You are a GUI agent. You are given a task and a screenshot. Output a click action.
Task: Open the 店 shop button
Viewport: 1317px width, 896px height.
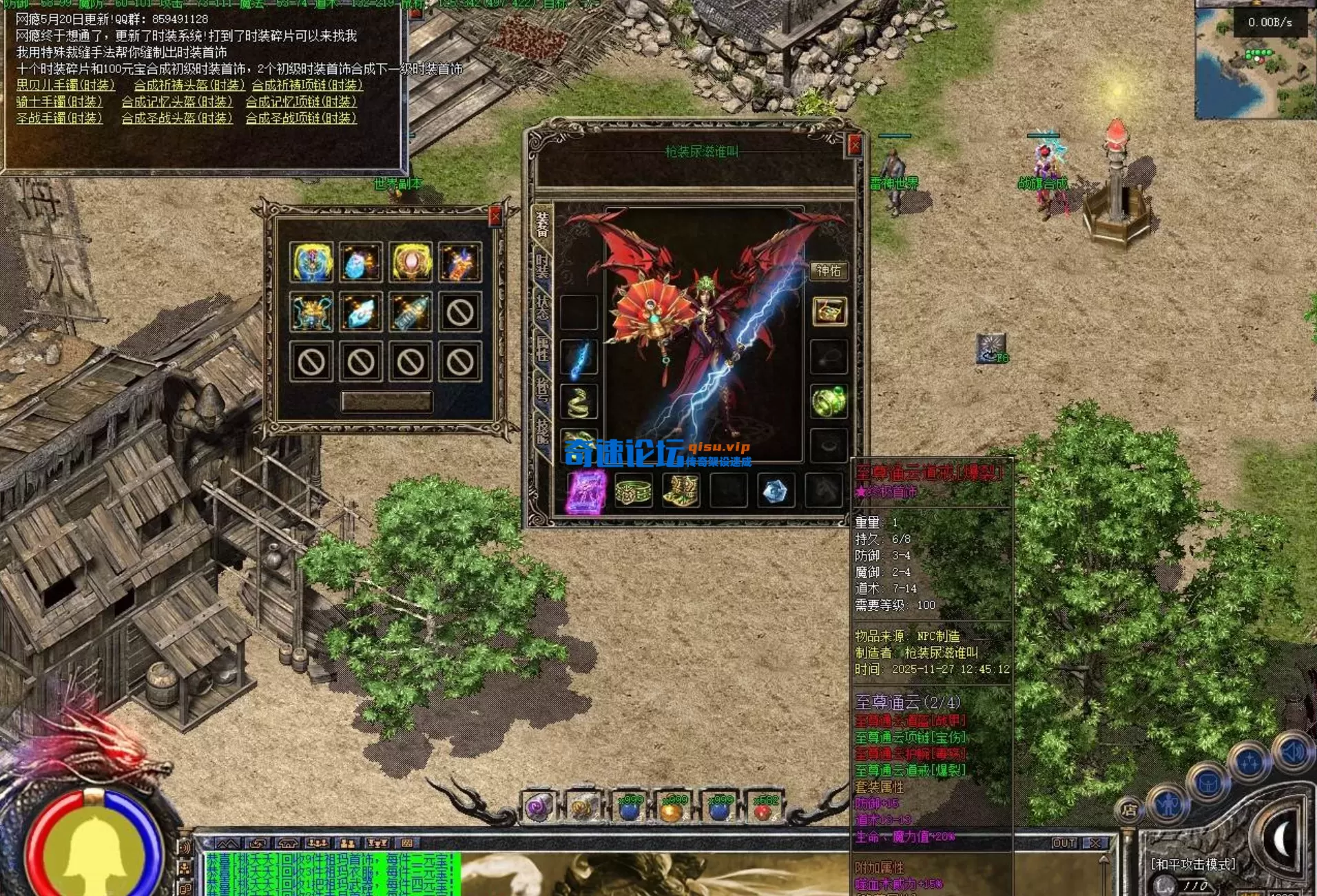click(x=1129, y=810)
